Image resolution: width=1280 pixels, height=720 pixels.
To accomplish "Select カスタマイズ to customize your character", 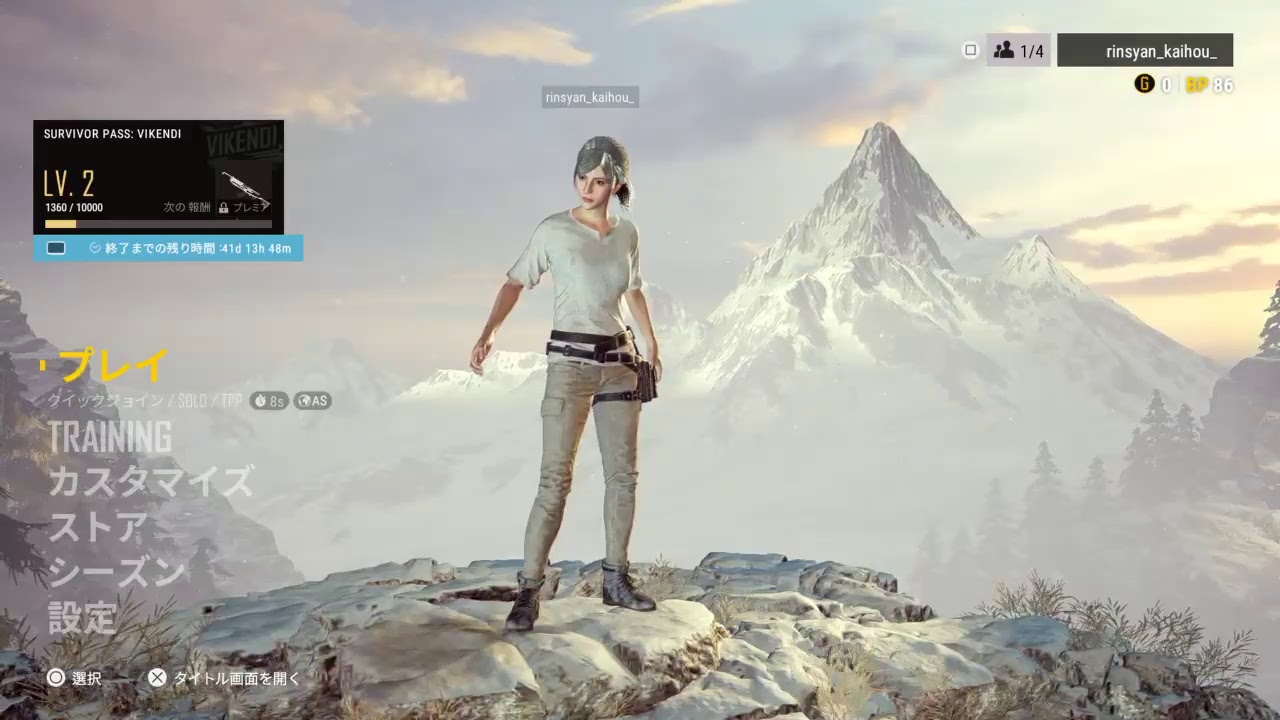I will click(x=152, y=480).
